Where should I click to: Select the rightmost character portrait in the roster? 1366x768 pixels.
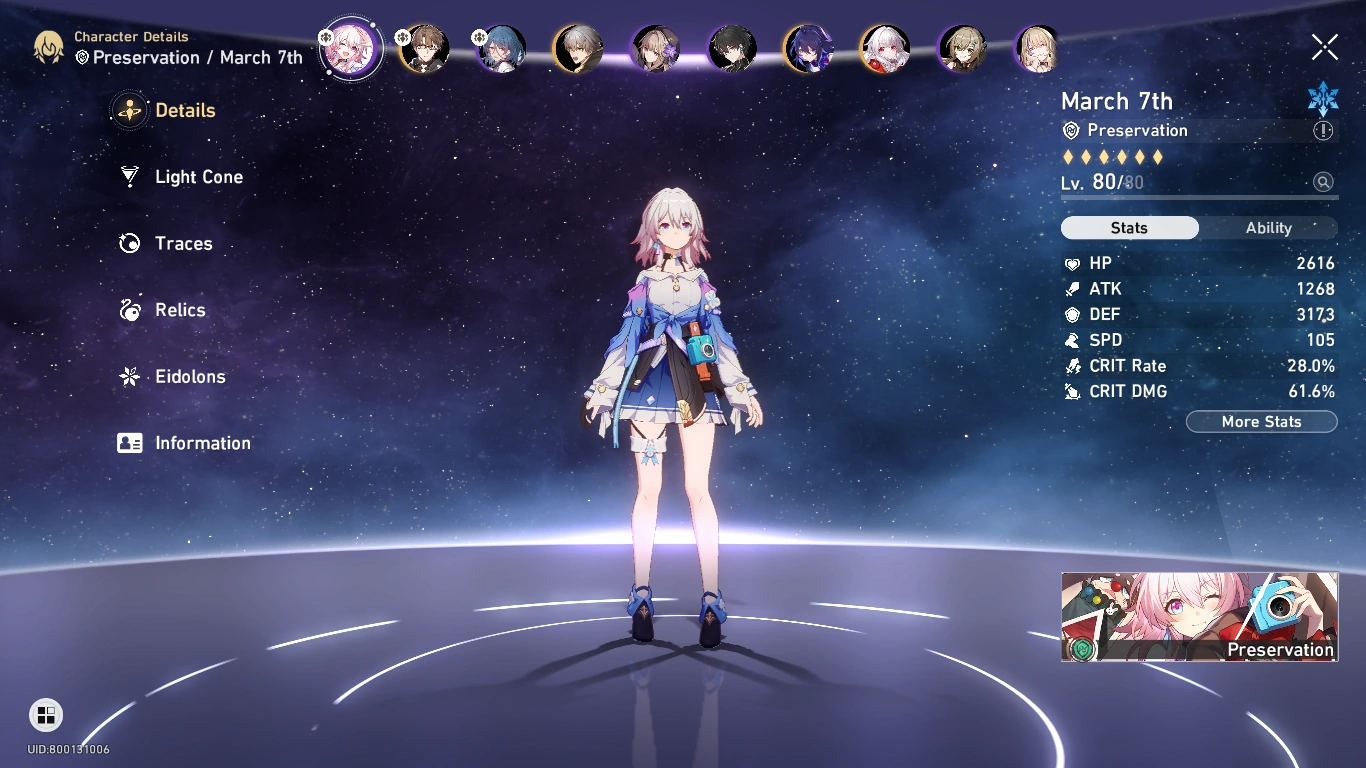(x=1036, y=48)
